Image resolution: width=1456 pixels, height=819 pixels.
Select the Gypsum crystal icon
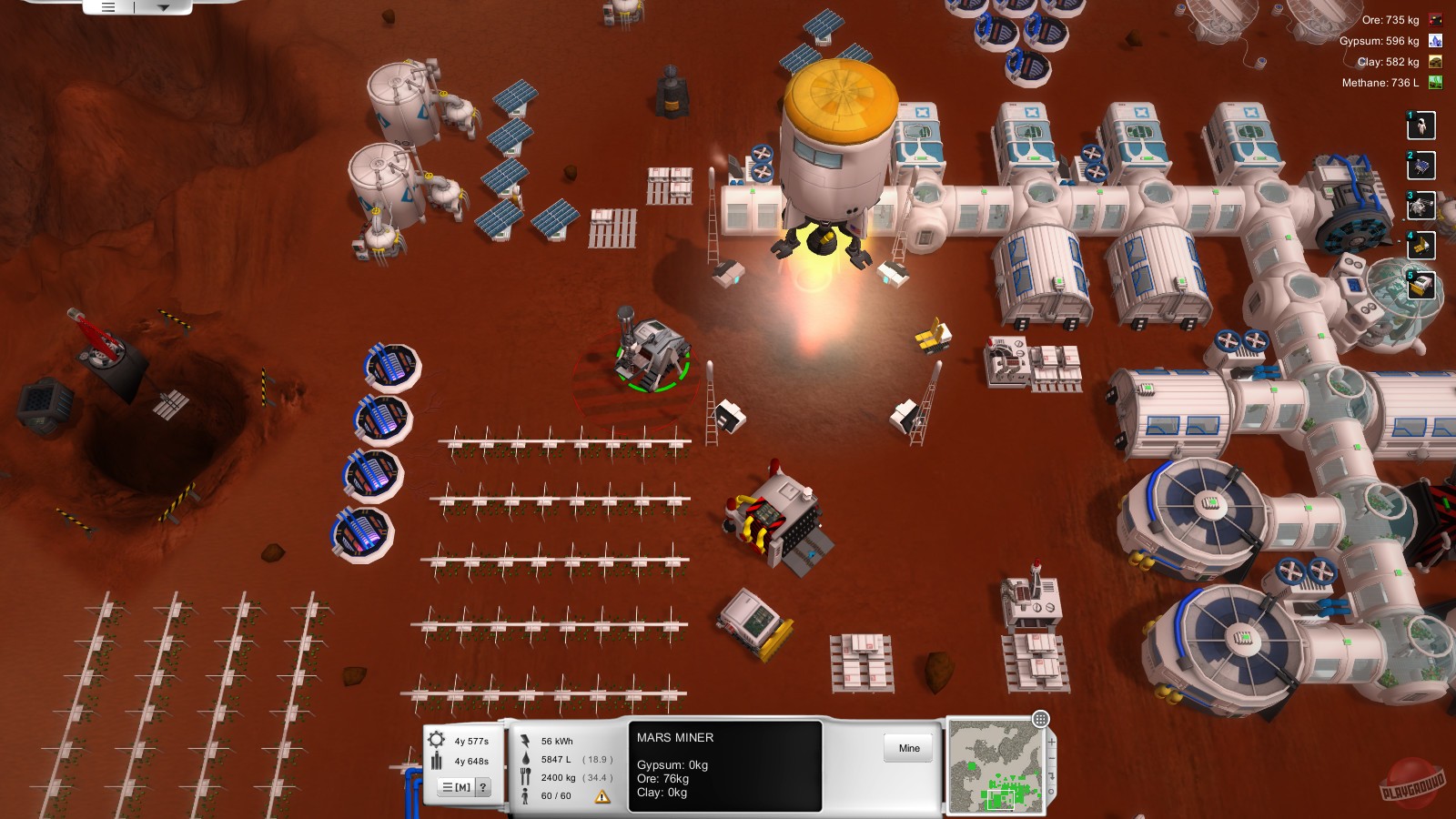coord(1433,40)
